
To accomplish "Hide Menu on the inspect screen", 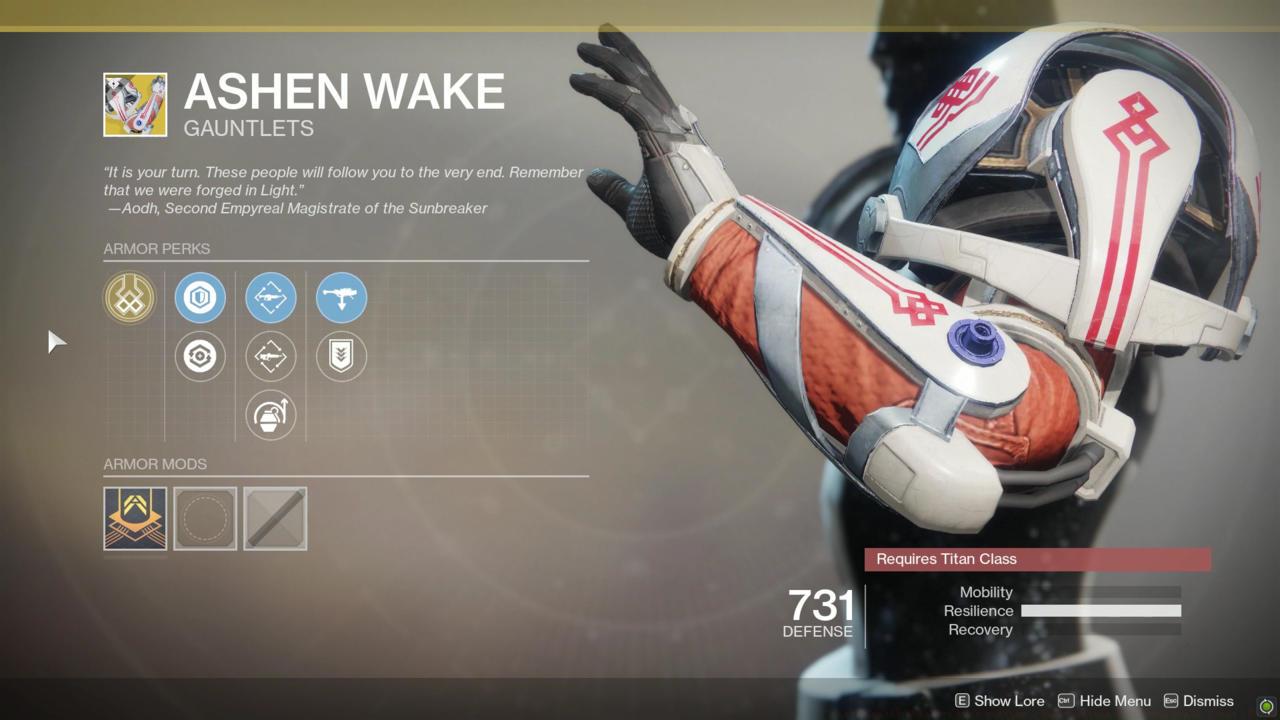I will (x=1104, y=701).
